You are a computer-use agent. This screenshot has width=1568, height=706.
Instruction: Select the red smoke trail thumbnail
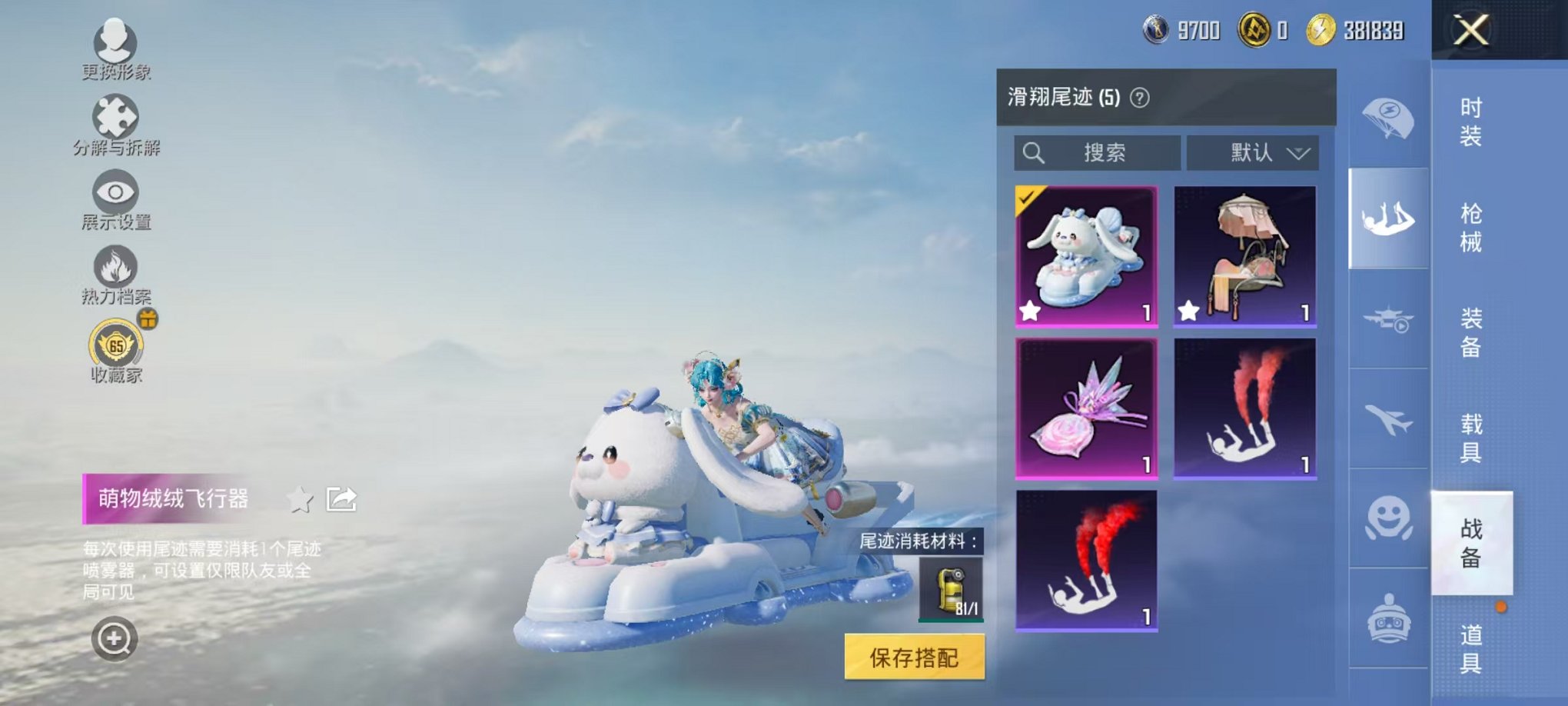click(1086, 559)
